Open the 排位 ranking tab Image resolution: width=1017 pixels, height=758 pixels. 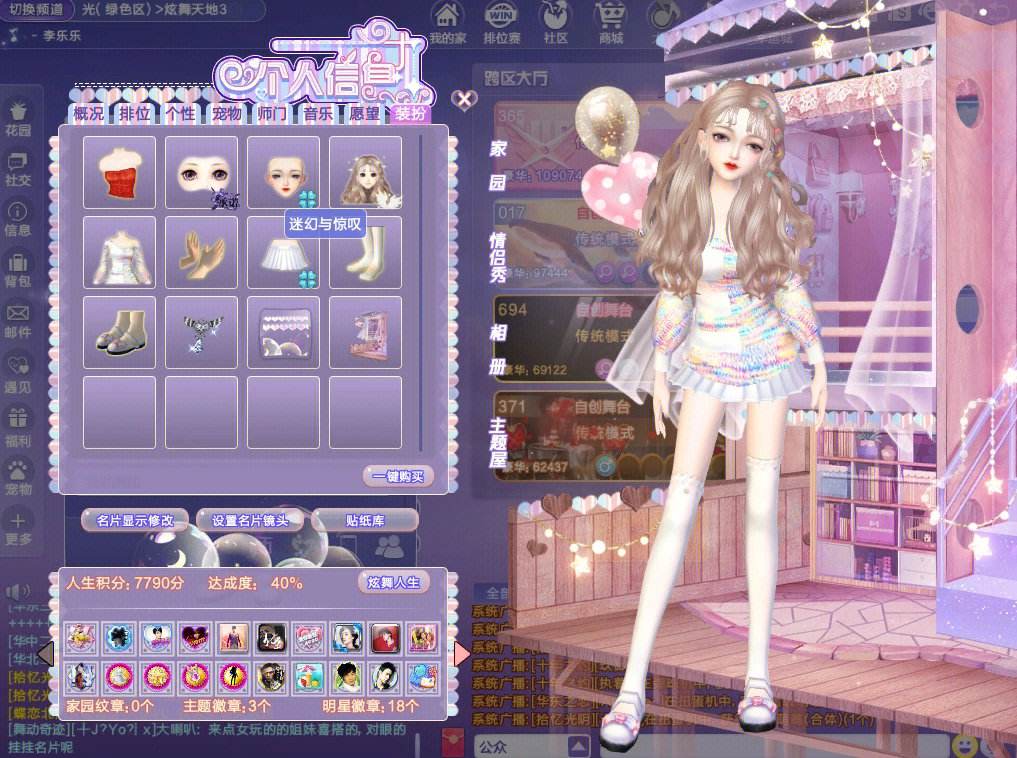pos(135,114)
